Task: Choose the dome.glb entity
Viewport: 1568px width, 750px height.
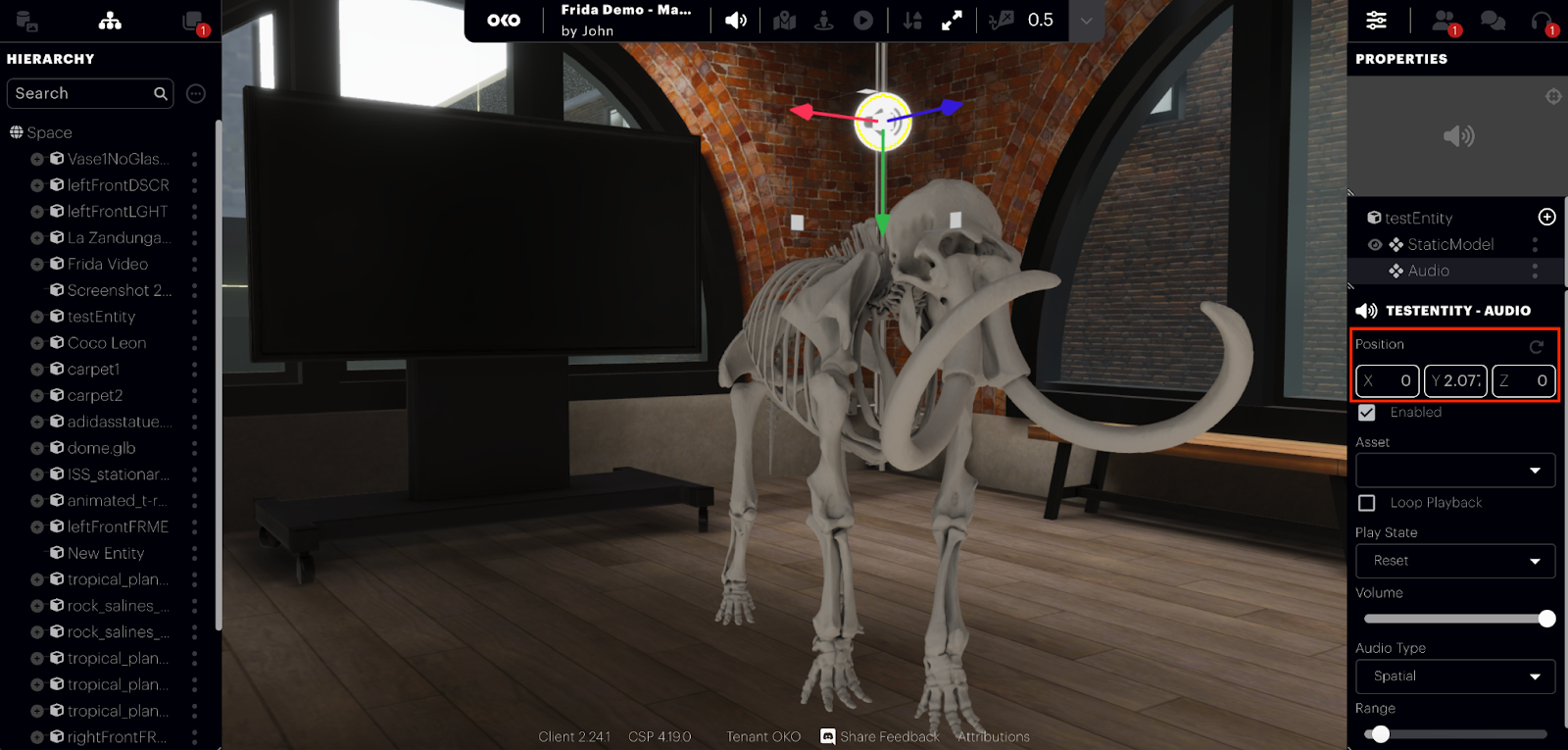Action: [101, 448]
